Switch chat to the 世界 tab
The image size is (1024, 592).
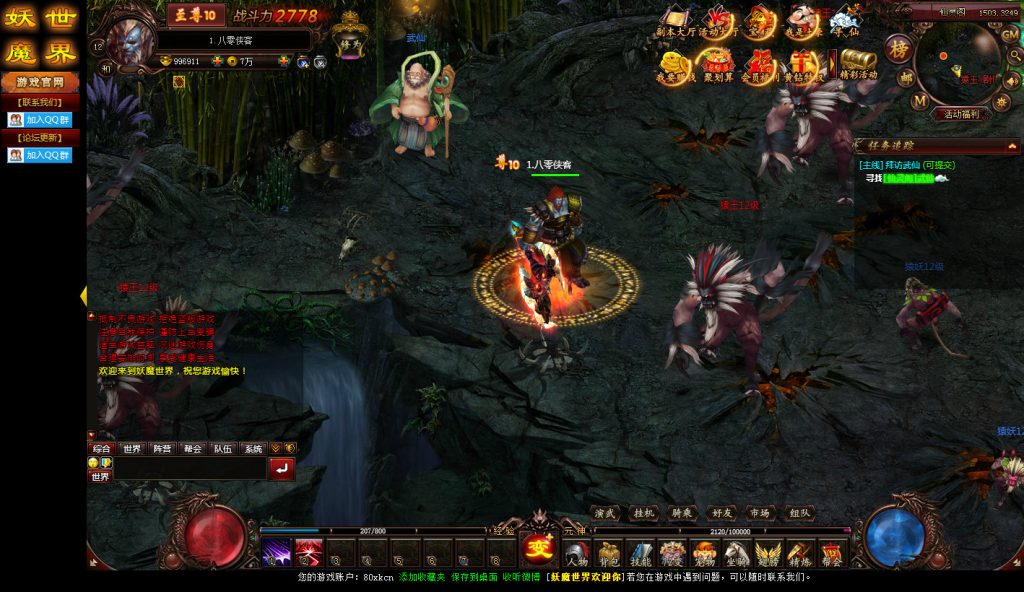pos(132,449)
